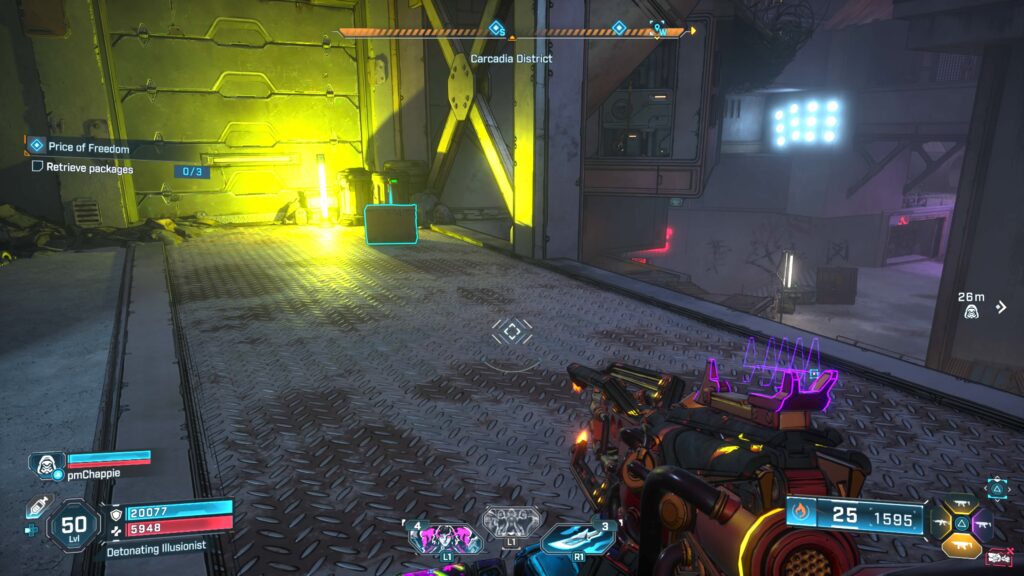This screenshot has width=1024, height=576.
Task: Select the fire element icon by ammo
Action: (802, 515)
